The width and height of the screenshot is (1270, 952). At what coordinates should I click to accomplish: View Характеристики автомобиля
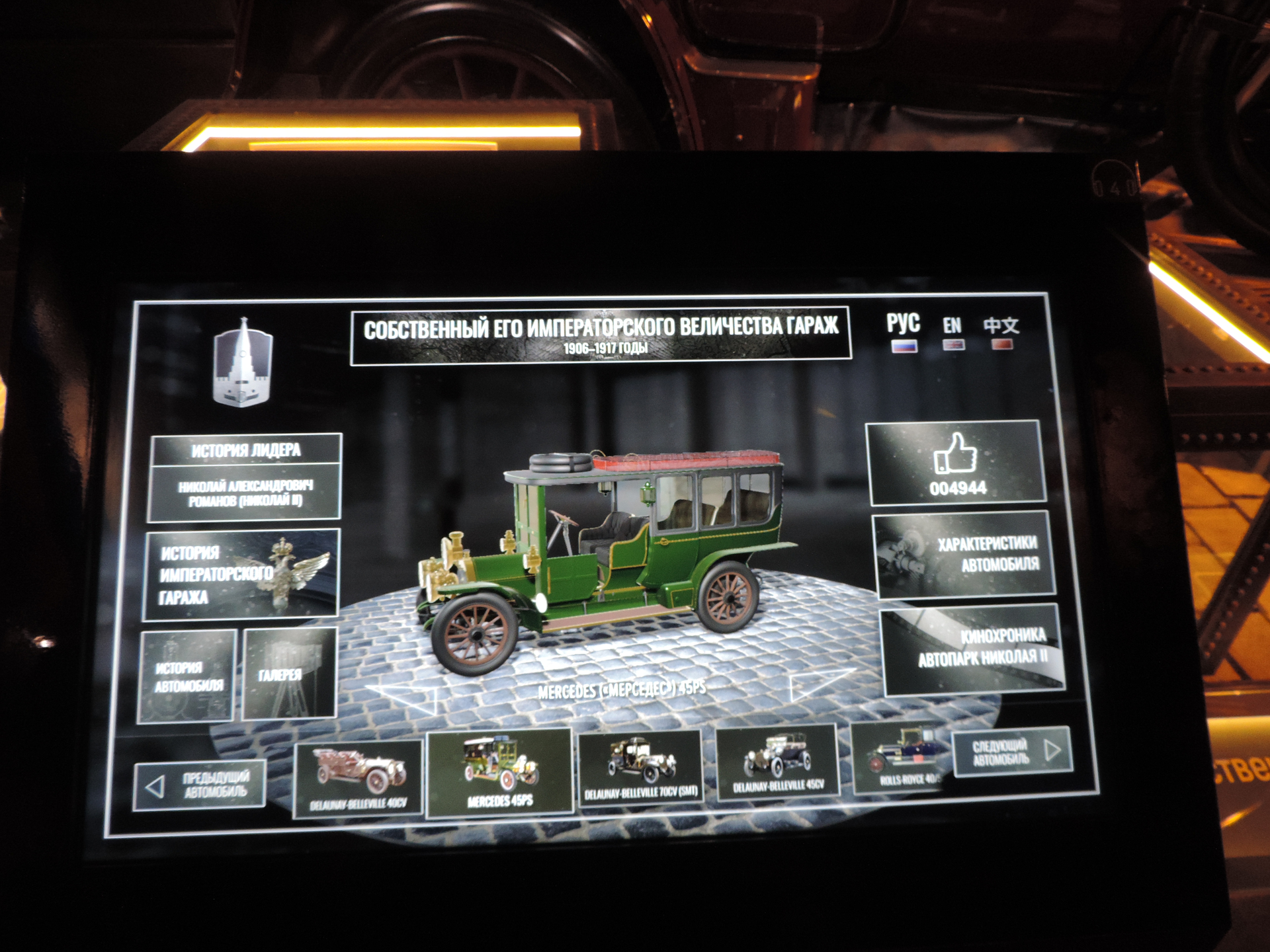point(965,554)
